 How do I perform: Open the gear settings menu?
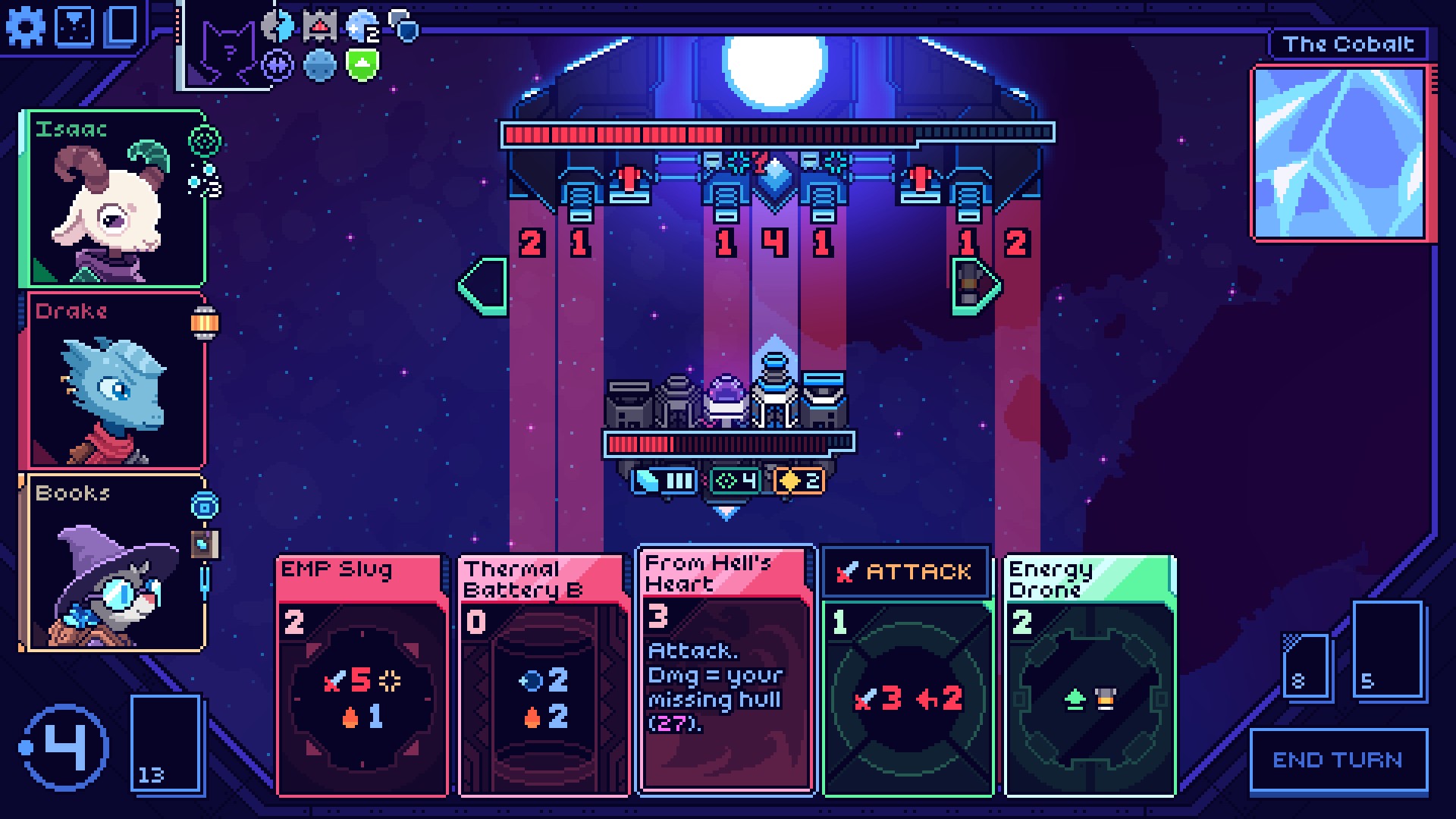(25, 27)
